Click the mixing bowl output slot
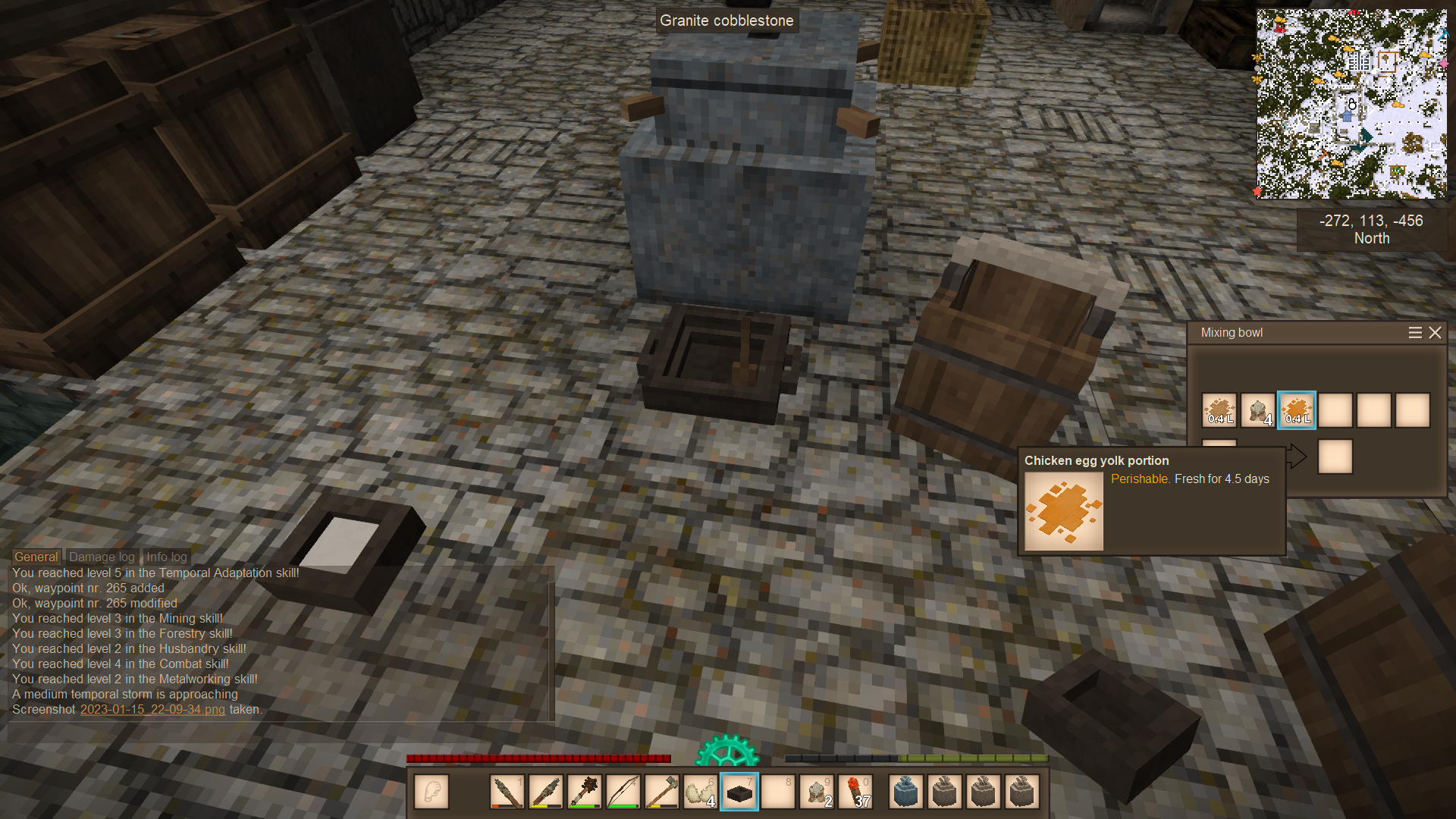1456x819 pixels. 1335,457
